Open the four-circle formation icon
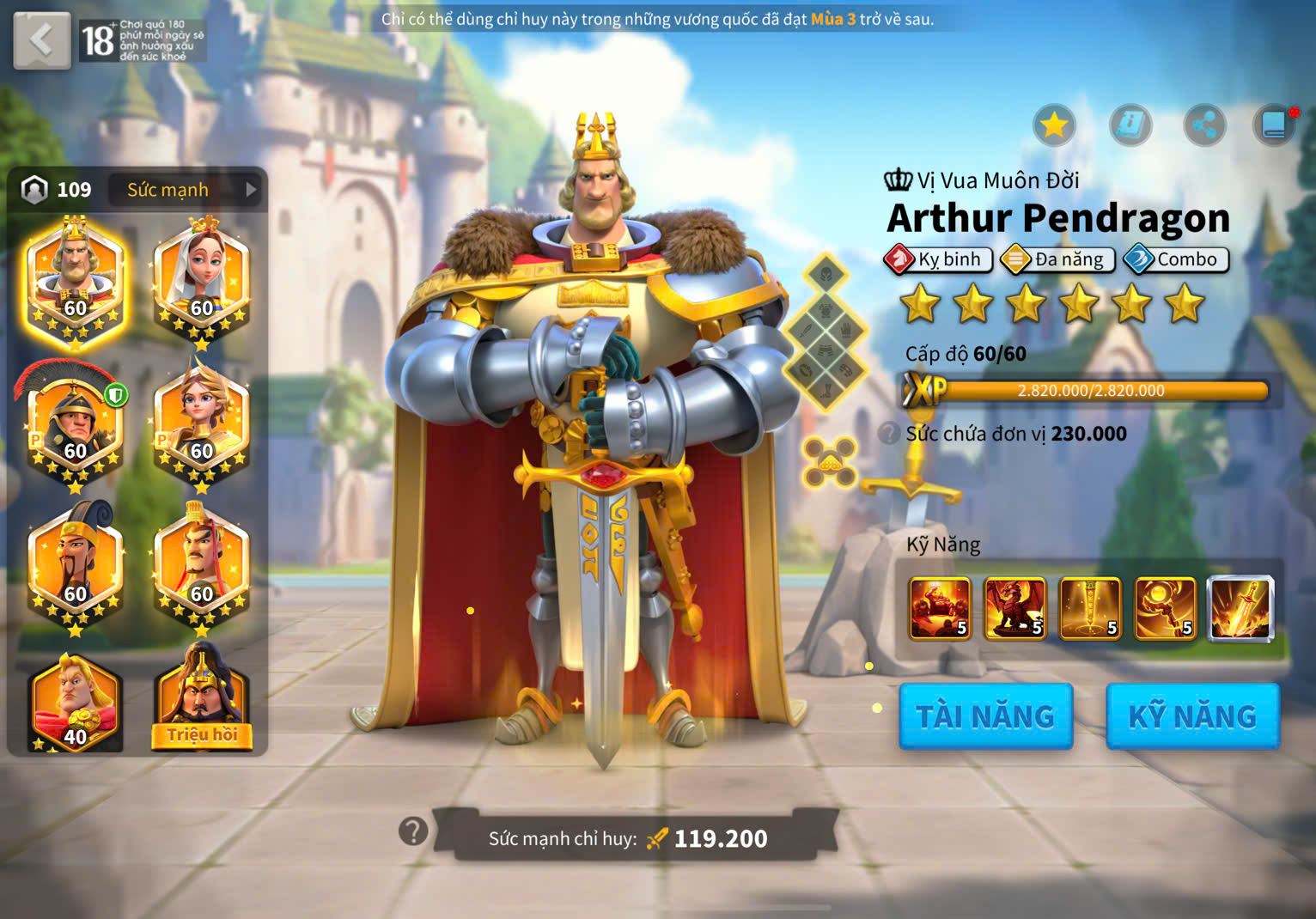Image resolution: width=1316 pixels, height=919 pixels. 829,462
